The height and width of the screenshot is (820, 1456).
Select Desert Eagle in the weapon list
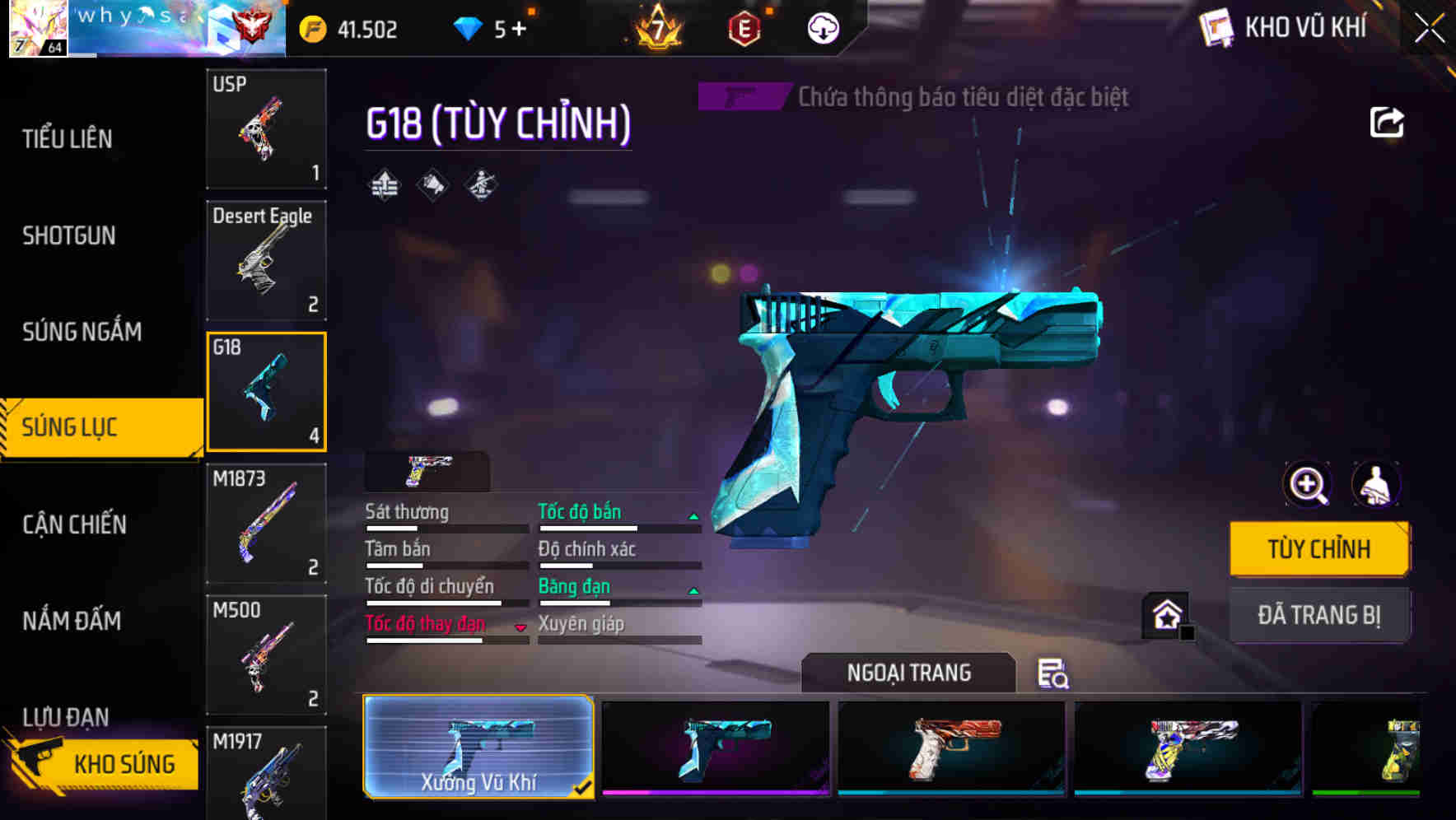(265, 259)
